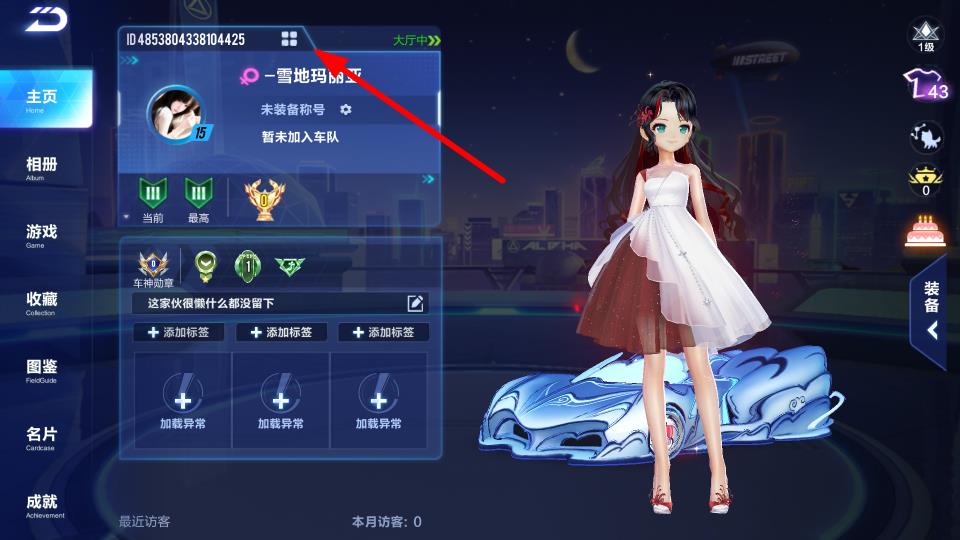Select the 大厅中 lobby status indicator

416,41
